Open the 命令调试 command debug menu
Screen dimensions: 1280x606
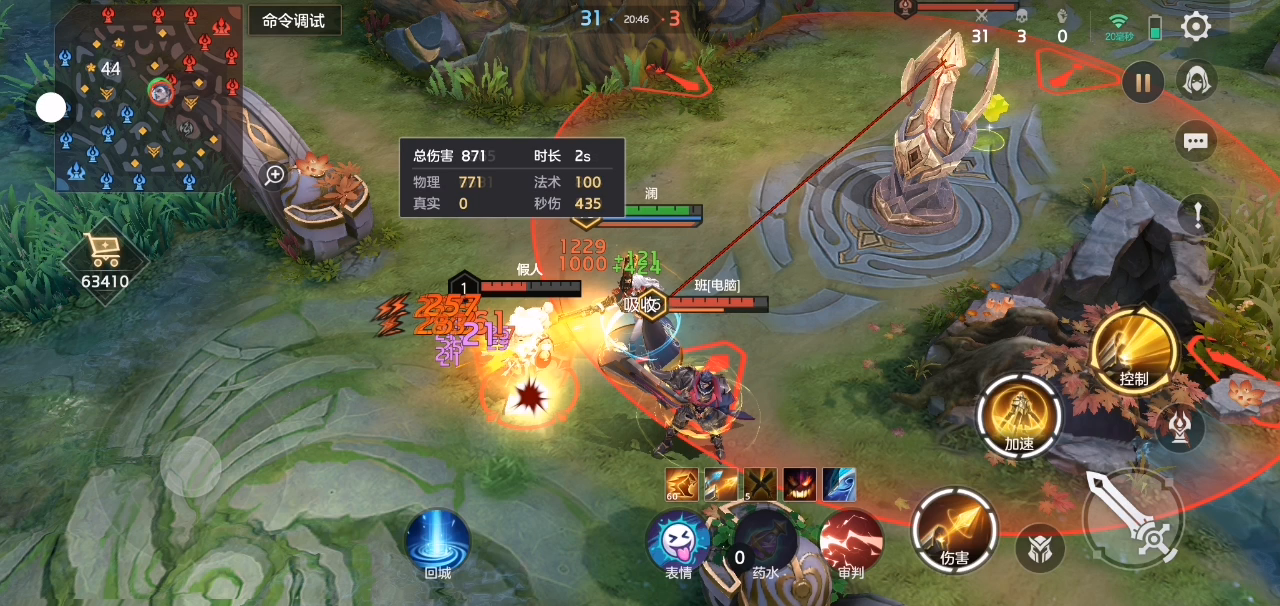coord(293,20)
